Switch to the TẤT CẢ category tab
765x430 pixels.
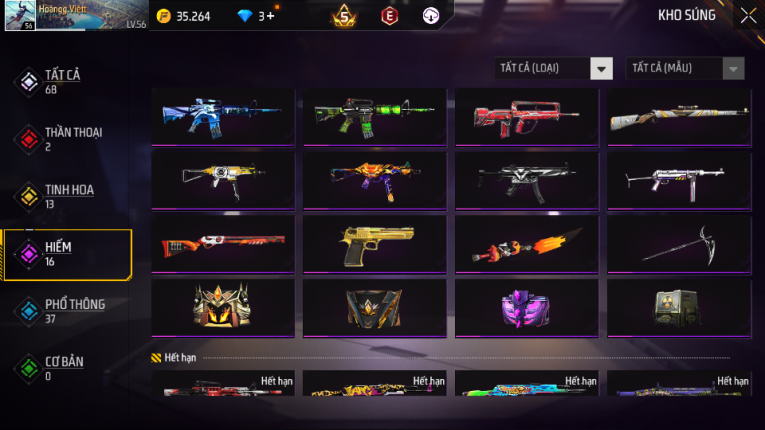[62, 82]
